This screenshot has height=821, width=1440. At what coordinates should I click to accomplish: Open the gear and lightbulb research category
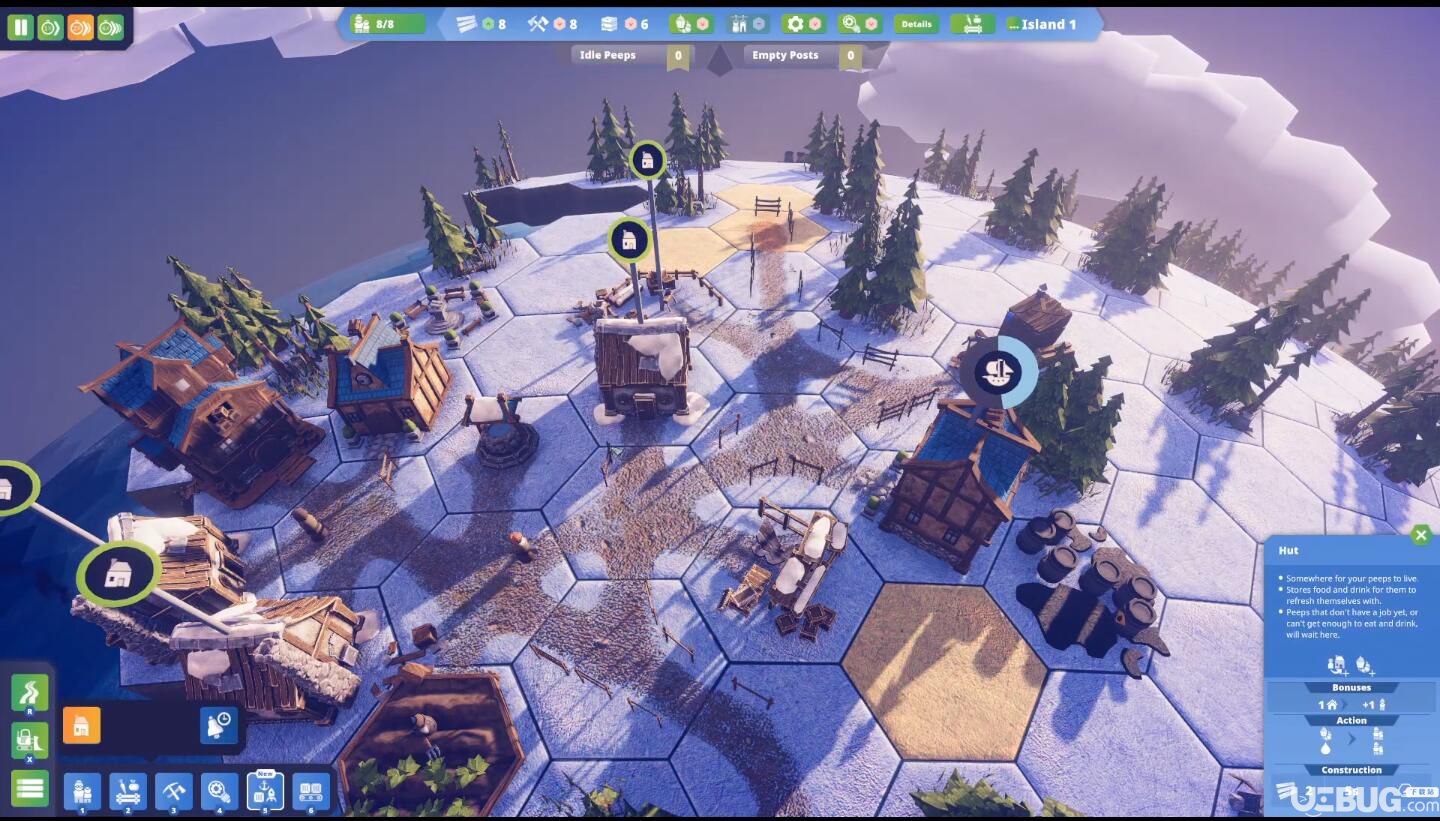(x=220, y=791)
